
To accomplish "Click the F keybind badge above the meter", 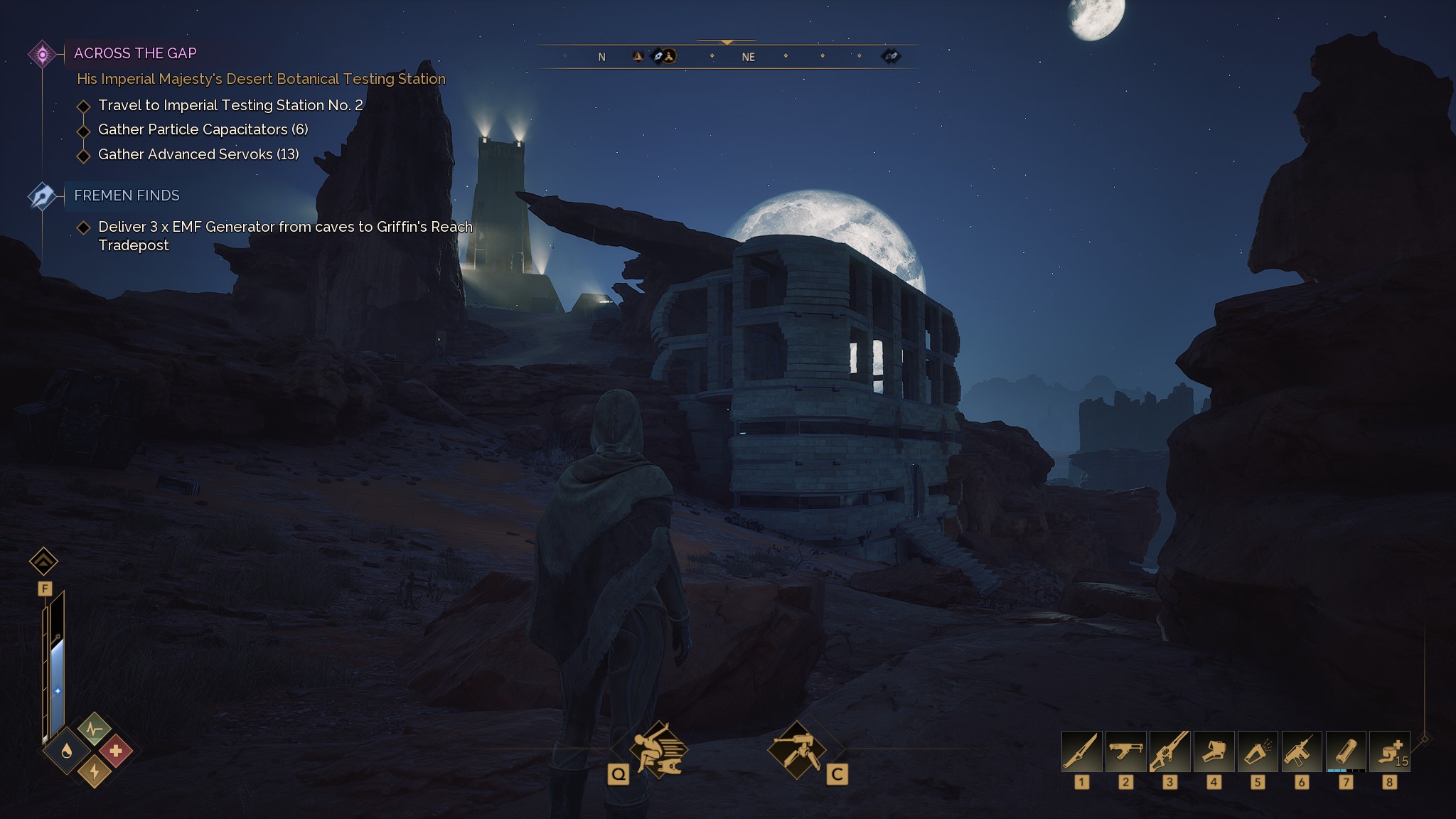I will click(45, 588).
